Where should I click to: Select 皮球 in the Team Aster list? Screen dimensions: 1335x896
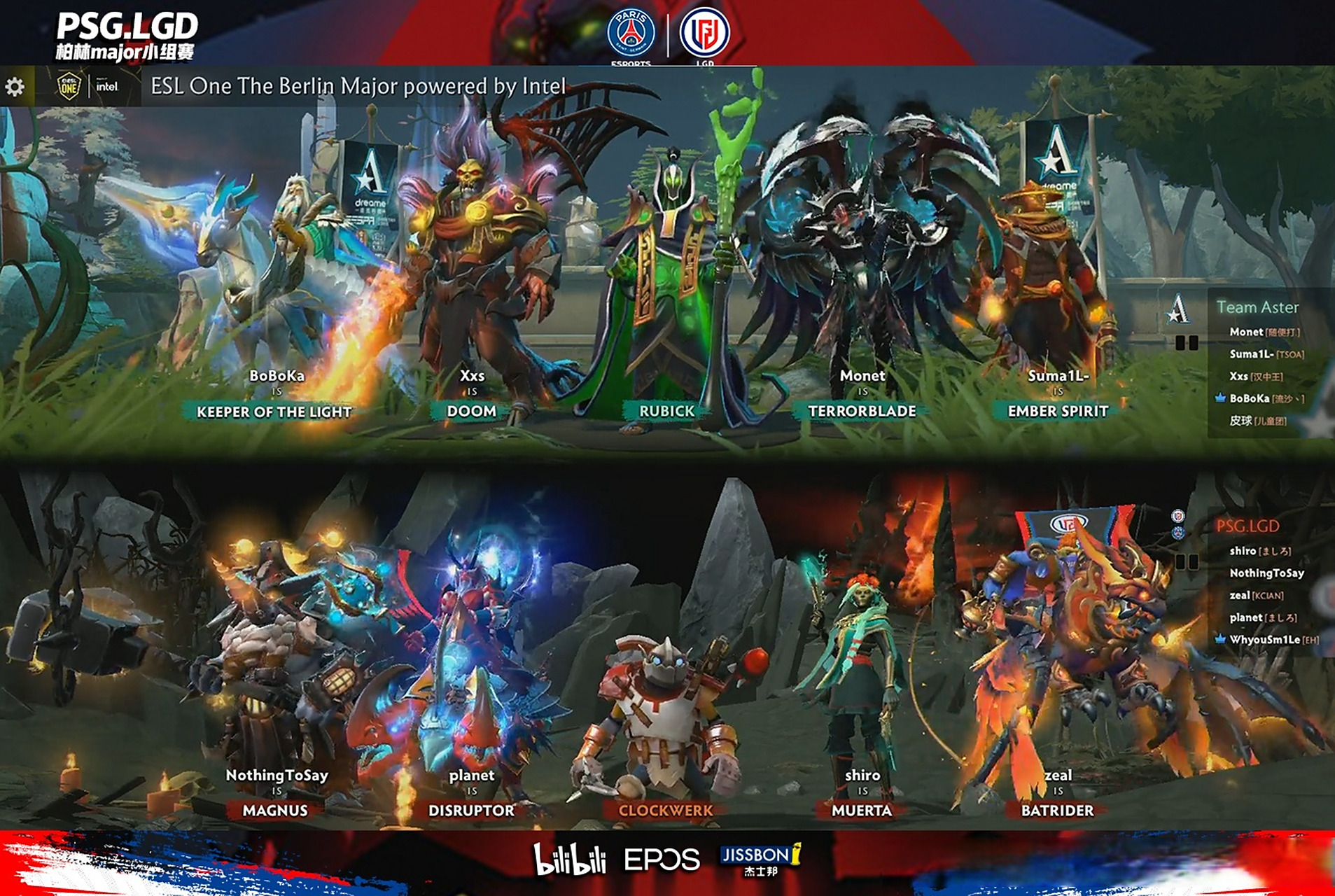coord(1240,421)
